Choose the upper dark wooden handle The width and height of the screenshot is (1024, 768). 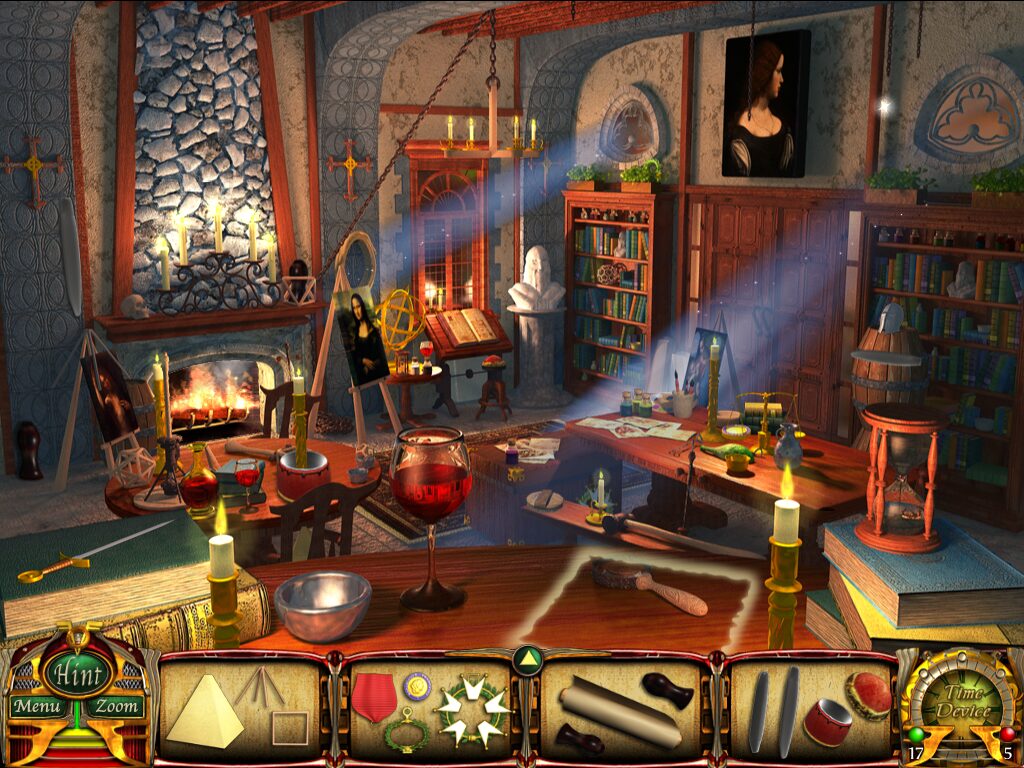[x=667, y=690]
